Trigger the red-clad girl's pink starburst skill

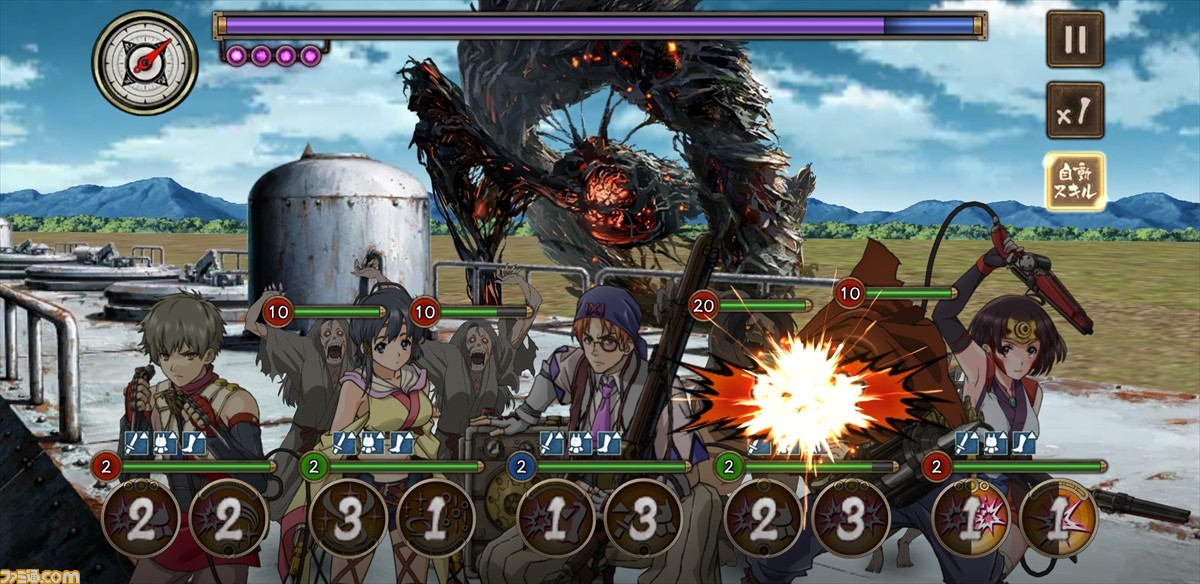tap(971, 518)
